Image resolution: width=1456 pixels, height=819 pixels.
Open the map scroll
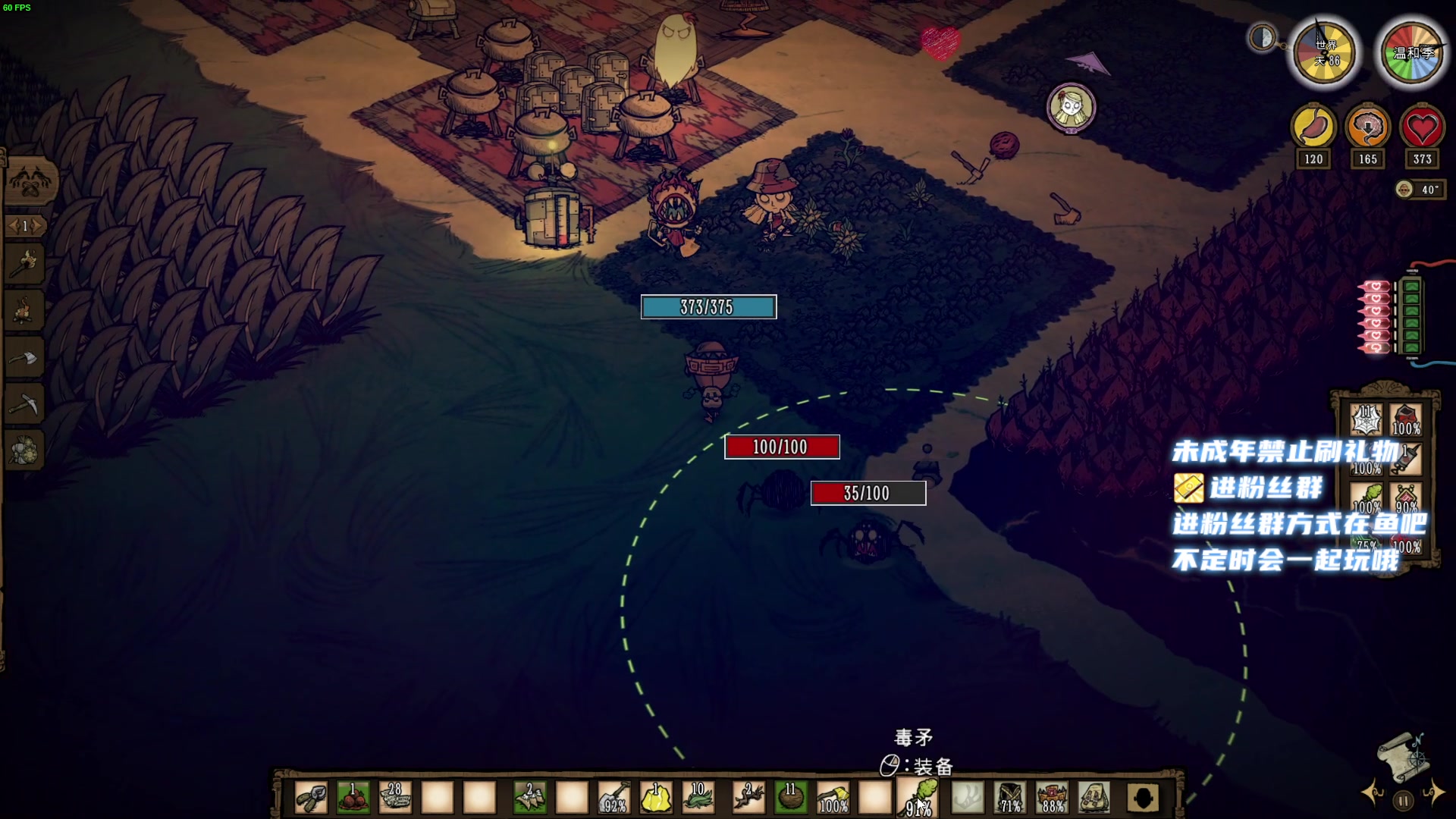tap(1401, 755)
